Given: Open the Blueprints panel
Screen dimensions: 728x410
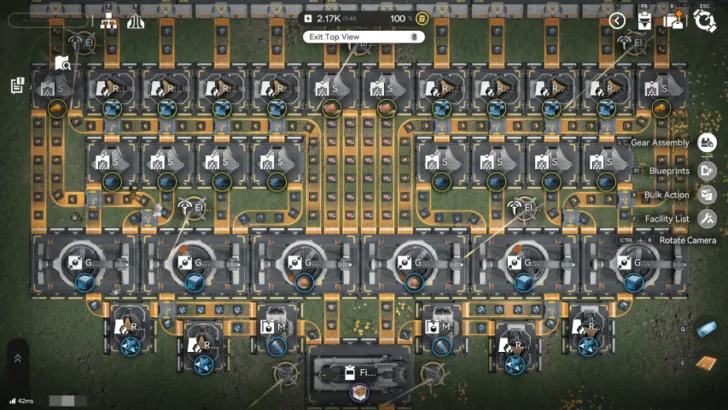Looking at the screenshot, I should [707, 169].
